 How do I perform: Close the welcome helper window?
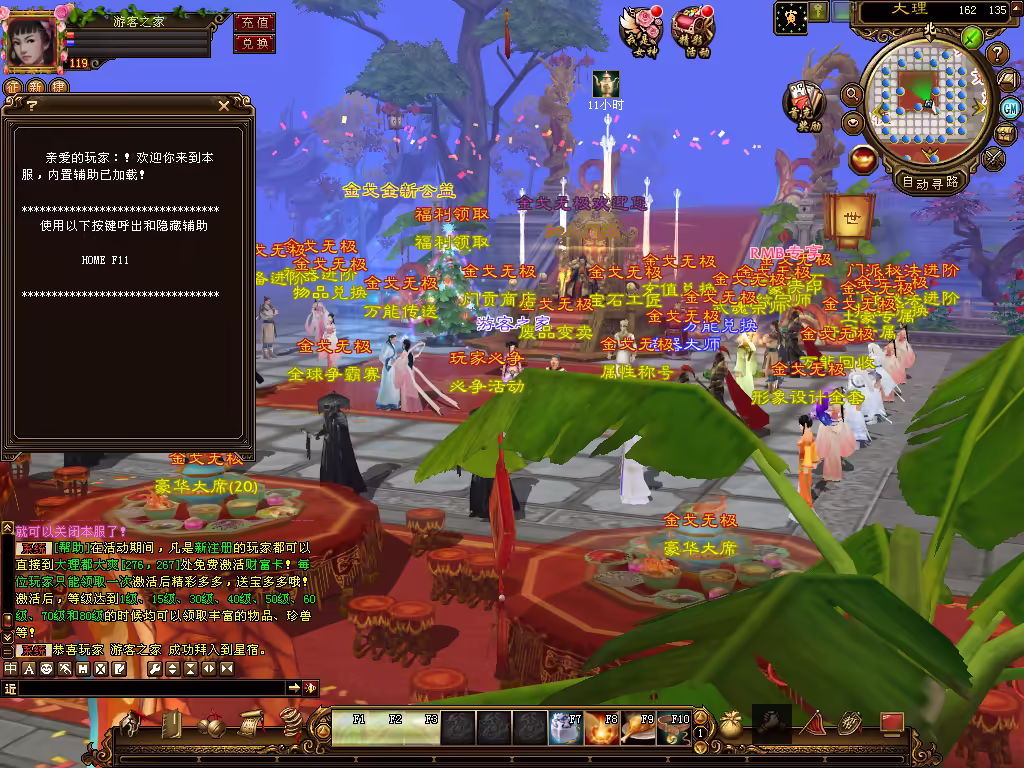pyautogui.click(x=223, y=104)
